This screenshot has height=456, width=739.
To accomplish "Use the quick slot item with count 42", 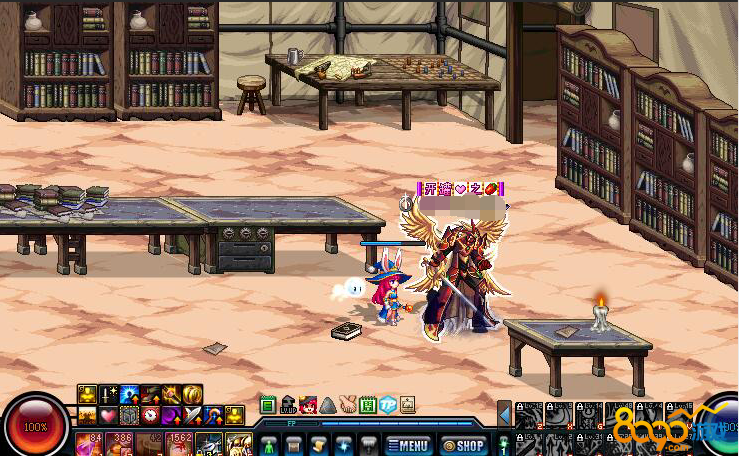I will click(151, 443).
